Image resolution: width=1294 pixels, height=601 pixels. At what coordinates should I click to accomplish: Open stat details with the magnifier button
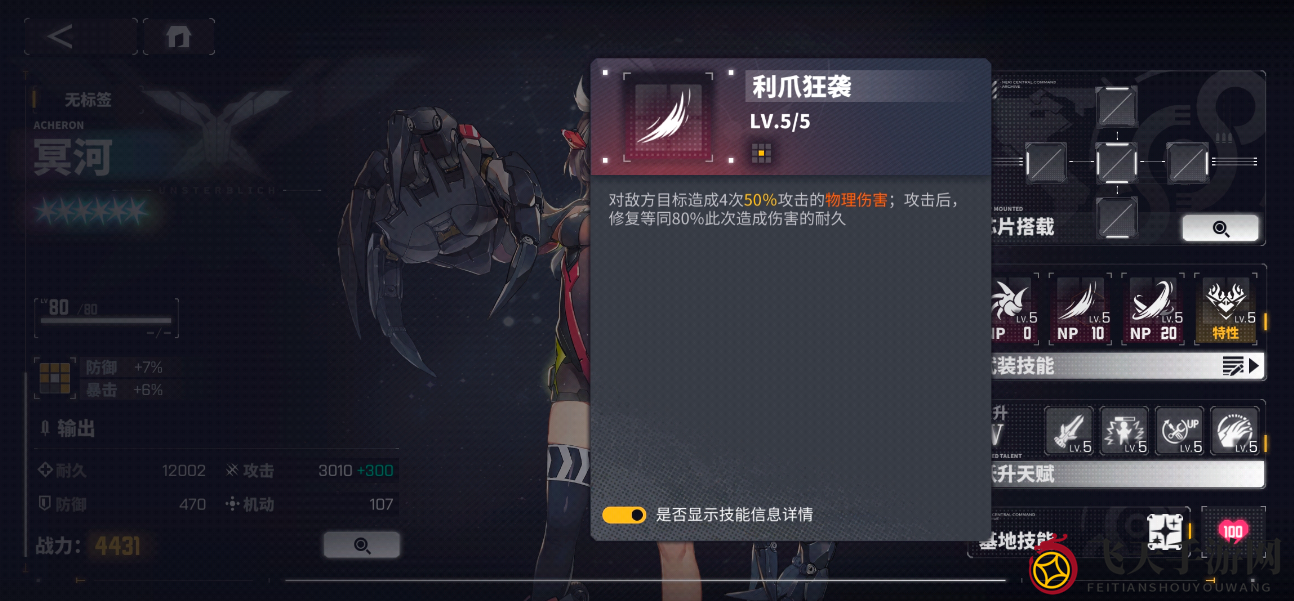(x=361, y=545)
